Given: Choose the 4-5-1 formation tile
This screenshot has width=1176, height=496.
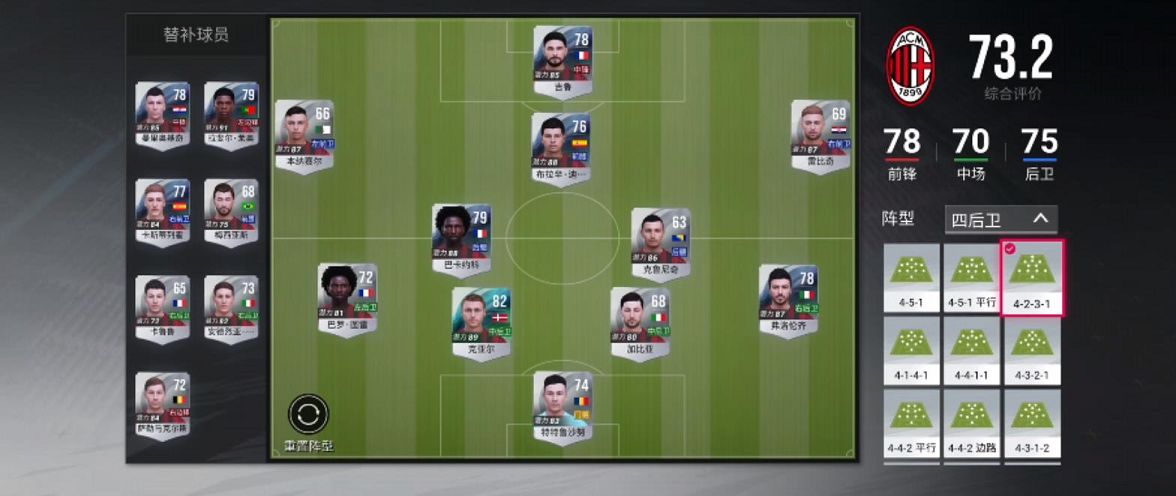Looking at the screenshot, I should [x=911, y=276].
